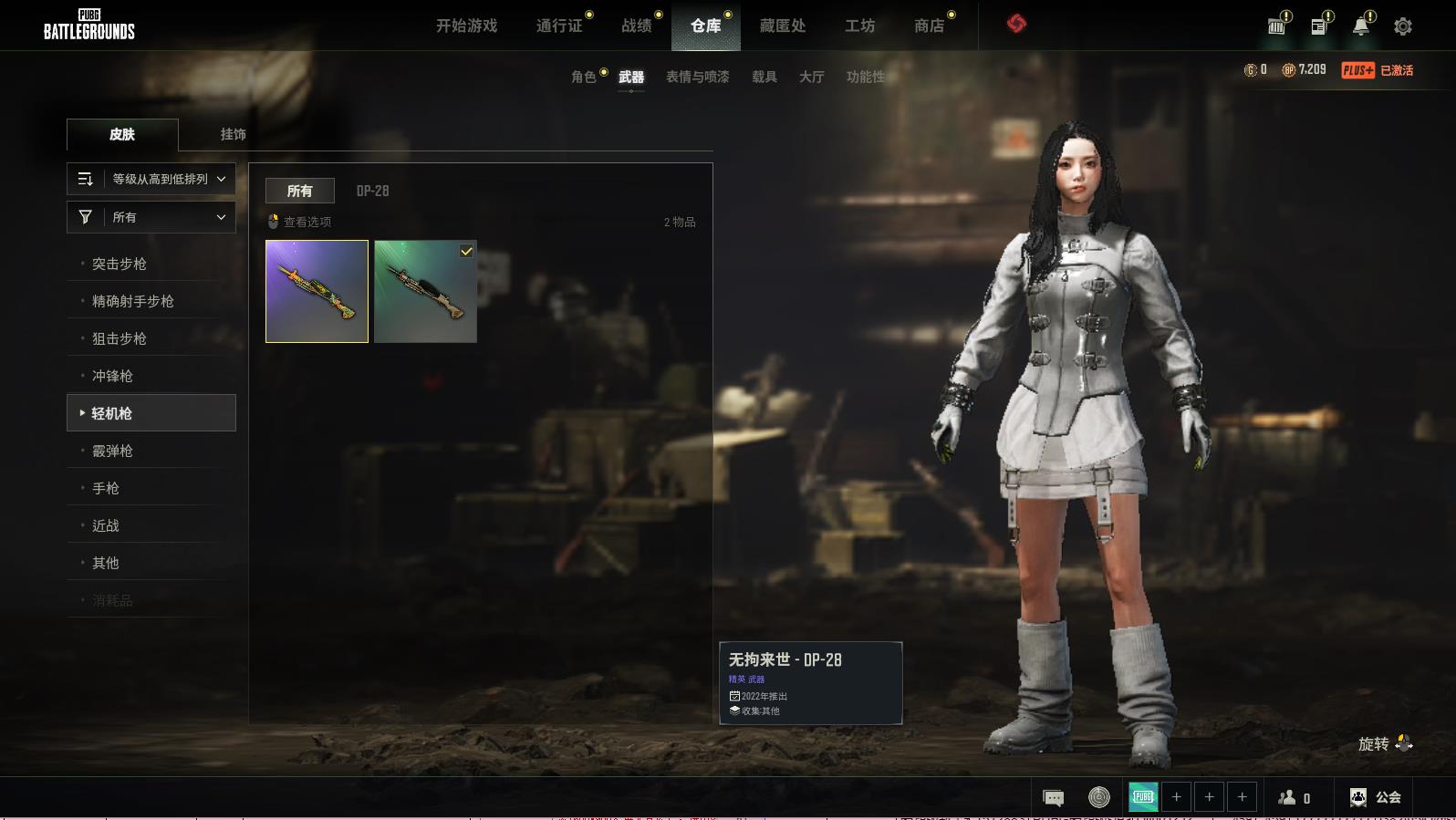Image resolution: width=1456 pixels, height=820 pixels.
Task: Open the chat bubble icon
Action: click(x=1053, y=798)
